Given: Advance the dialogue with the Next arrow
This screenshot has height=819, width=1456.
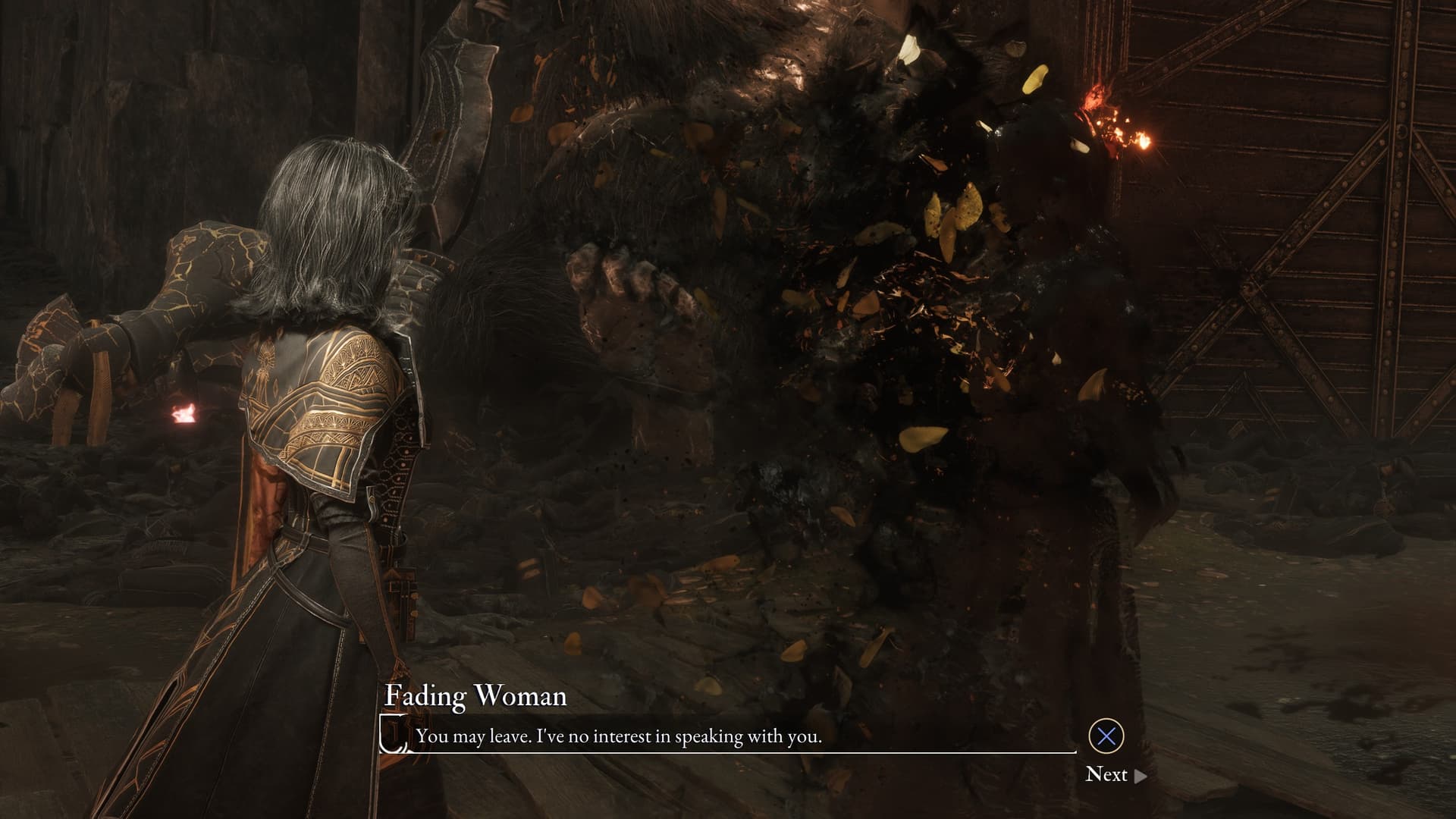Looking at the screenshot, I should coord(1140,775).
